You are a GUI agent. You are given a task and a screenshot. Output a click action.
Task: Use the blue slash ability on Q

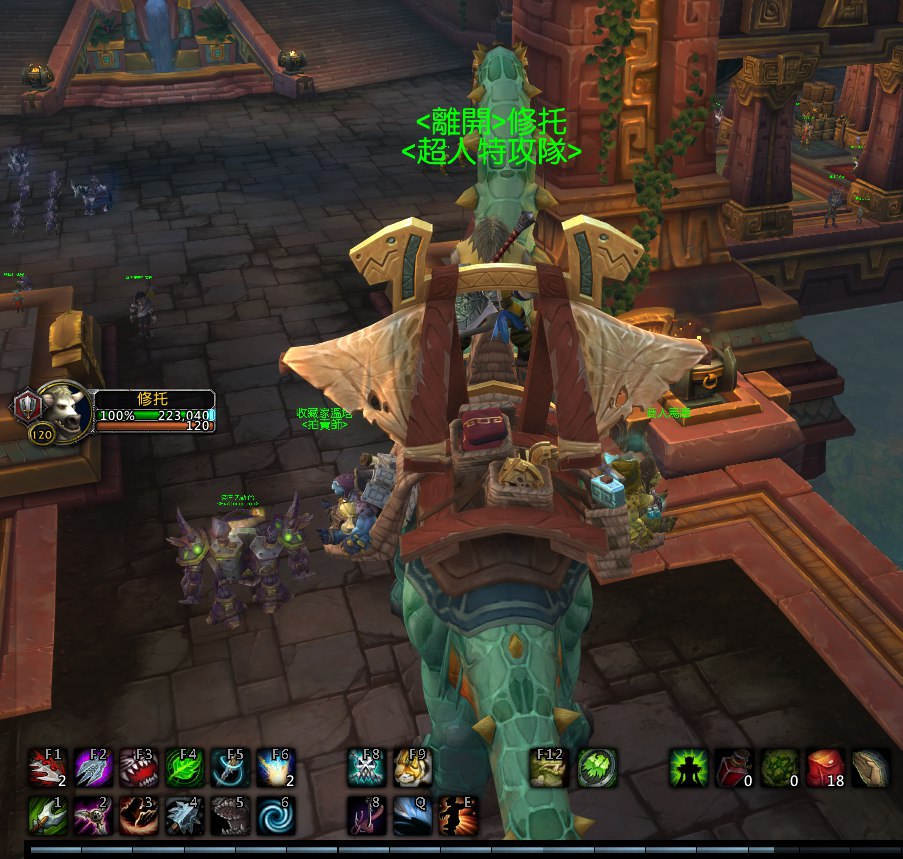point(413,815)
